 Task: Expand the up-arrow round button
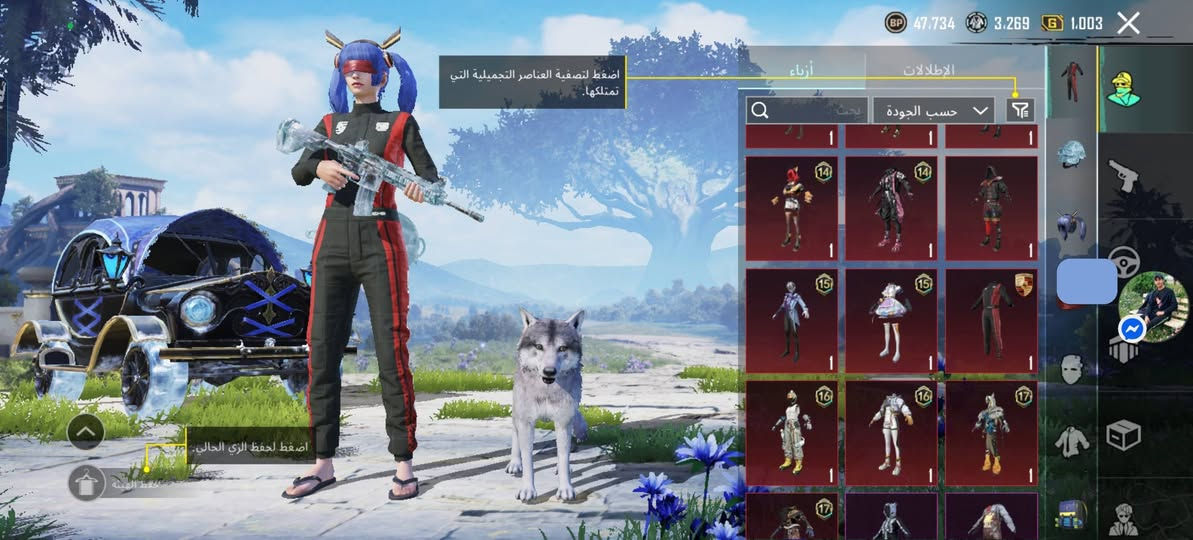pyautogui.click(x=86, y=432)
